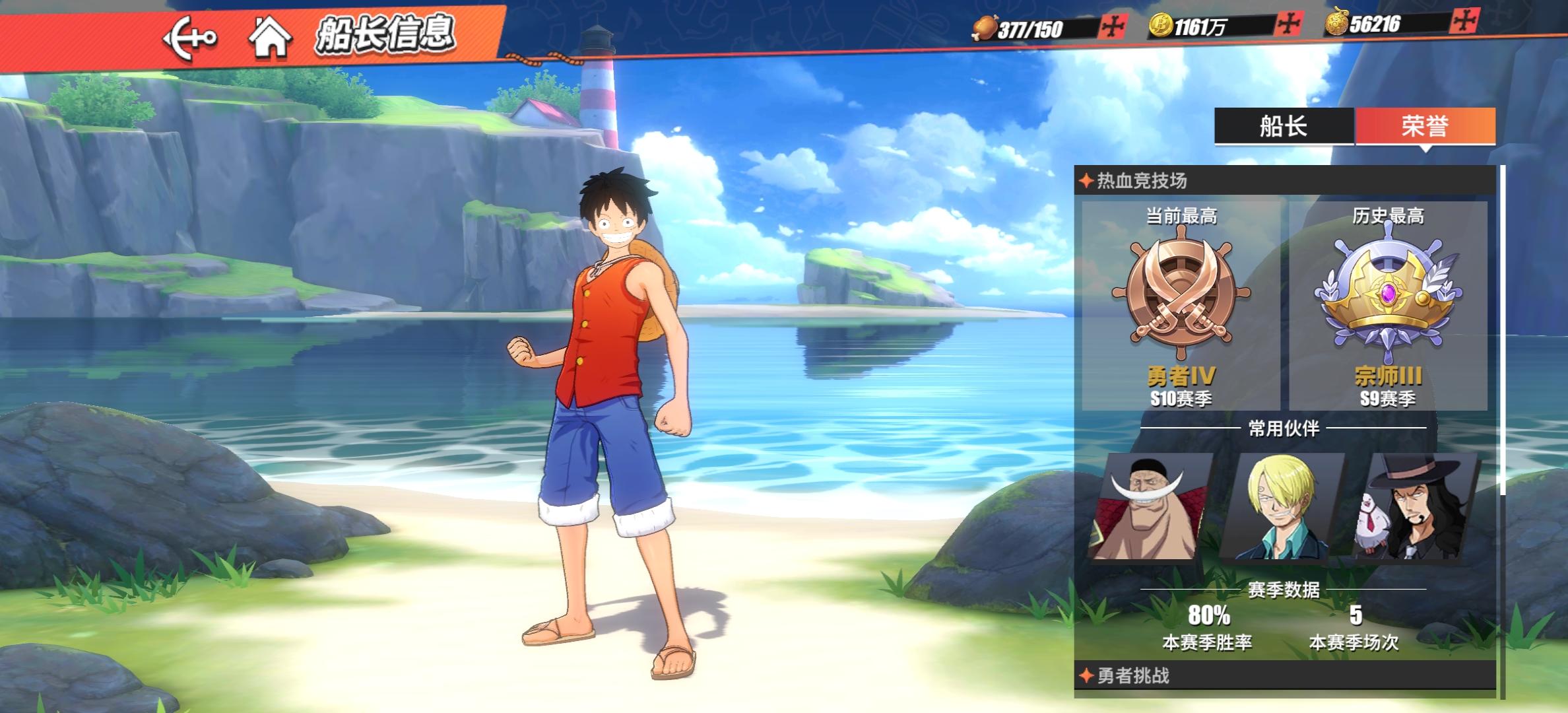Add more stamina meat

pos(1113,27)
